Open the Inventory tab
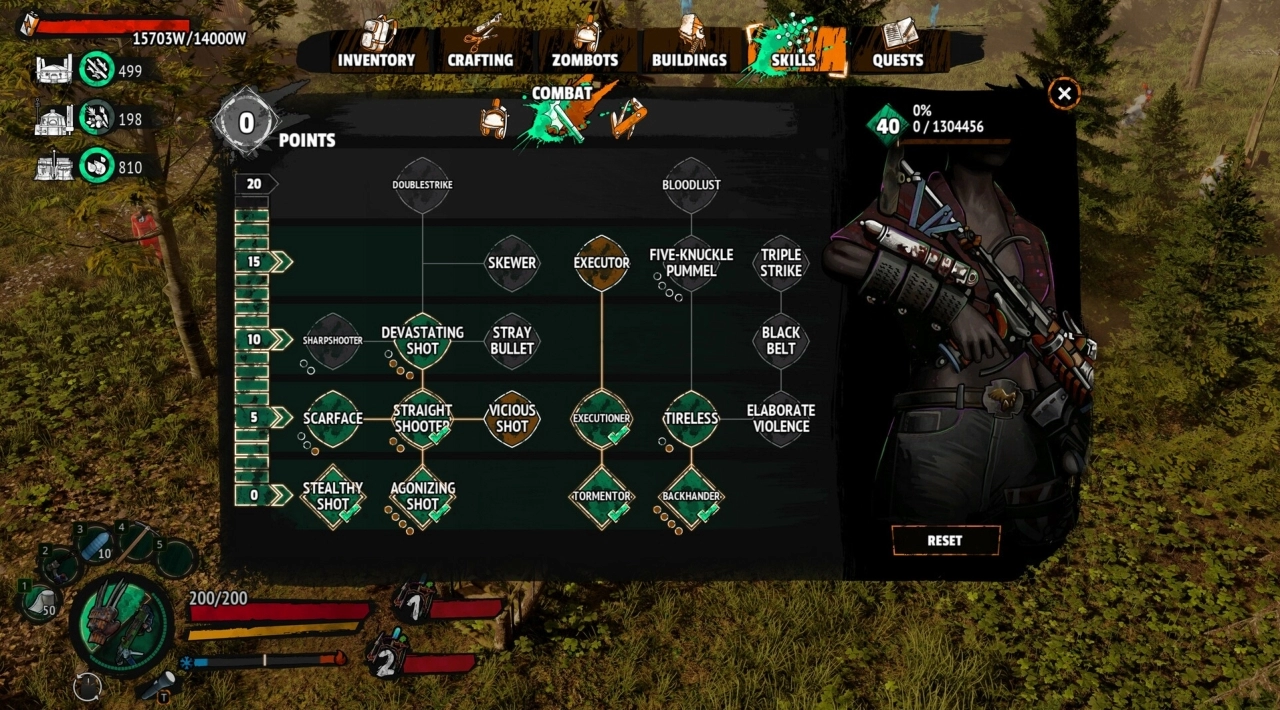This screenshot has width=1280, height=710. coord(376,59)
